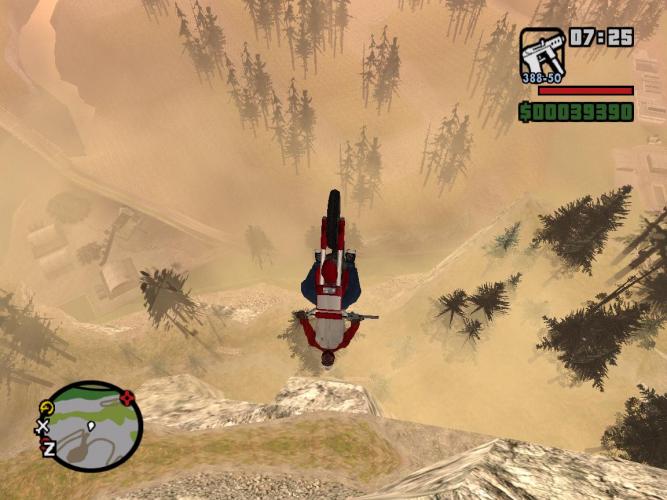The height and width of the screenshot is (500, 667).
Task: Click the yellow swirl blip on the radar
Action: point(47,407)
